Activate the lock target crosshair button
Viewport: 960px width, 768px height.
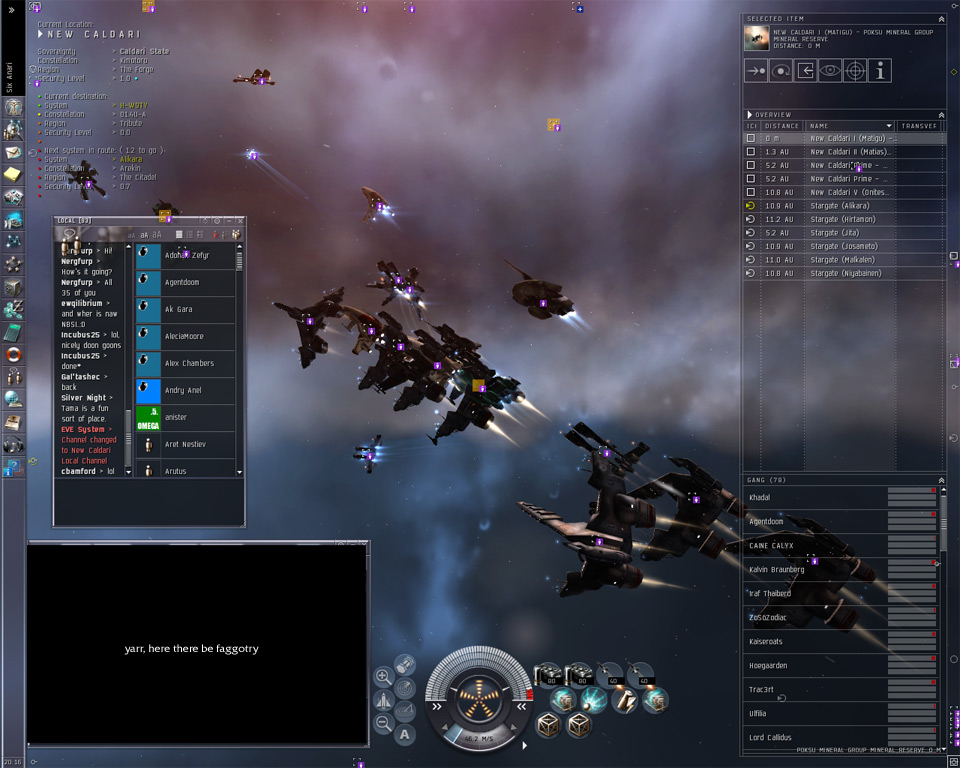(855, 71)
